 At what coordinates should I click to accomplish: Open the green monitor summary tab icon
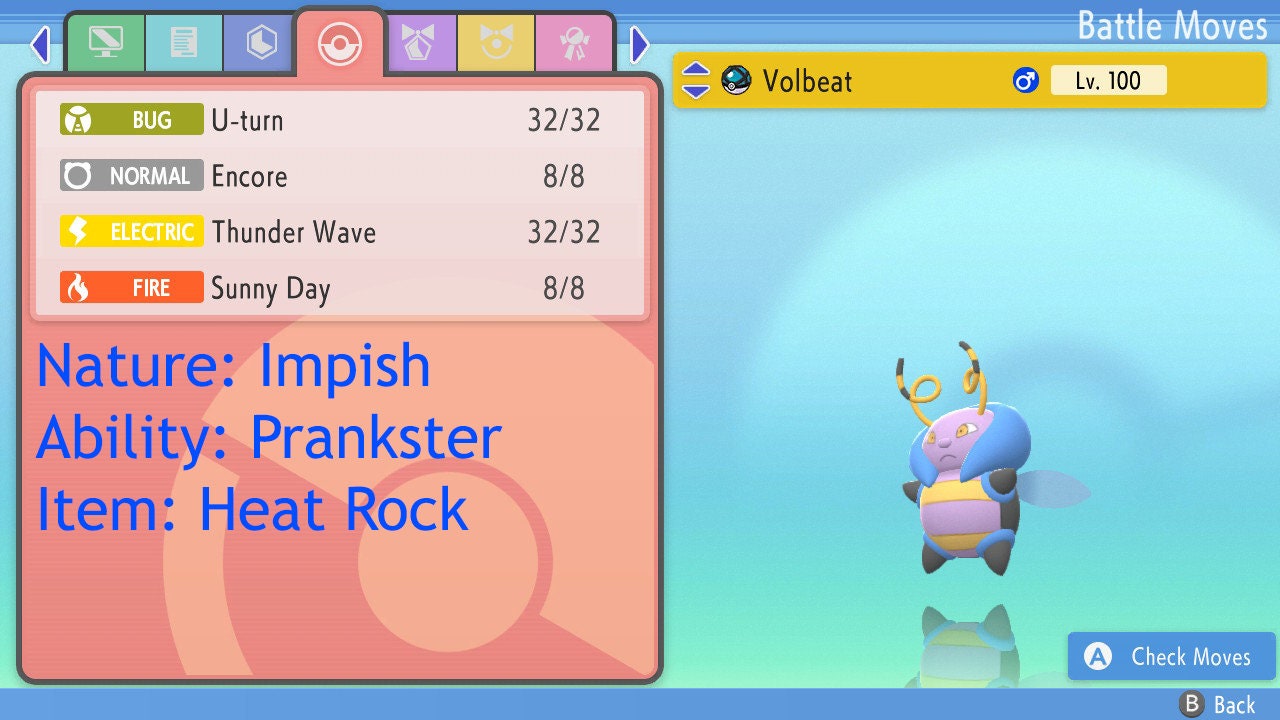(106, 43)
